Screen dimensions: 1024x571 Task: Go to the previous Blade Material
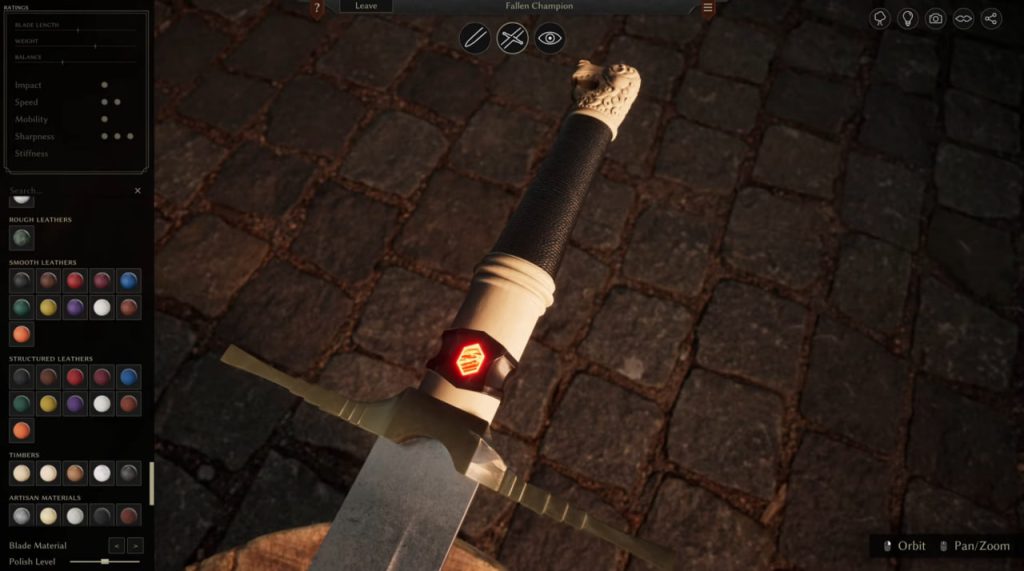[116, 545]
